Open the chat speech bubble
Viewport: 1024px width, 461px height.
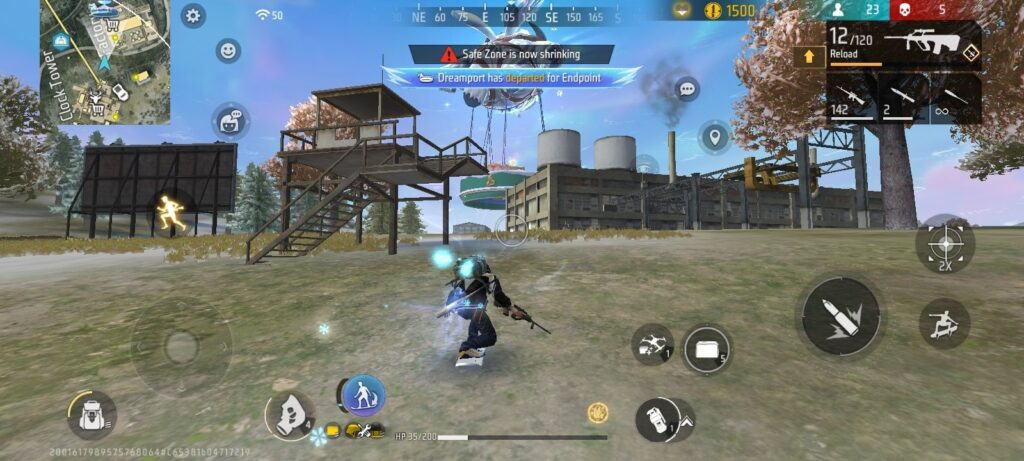pos(687,89)
